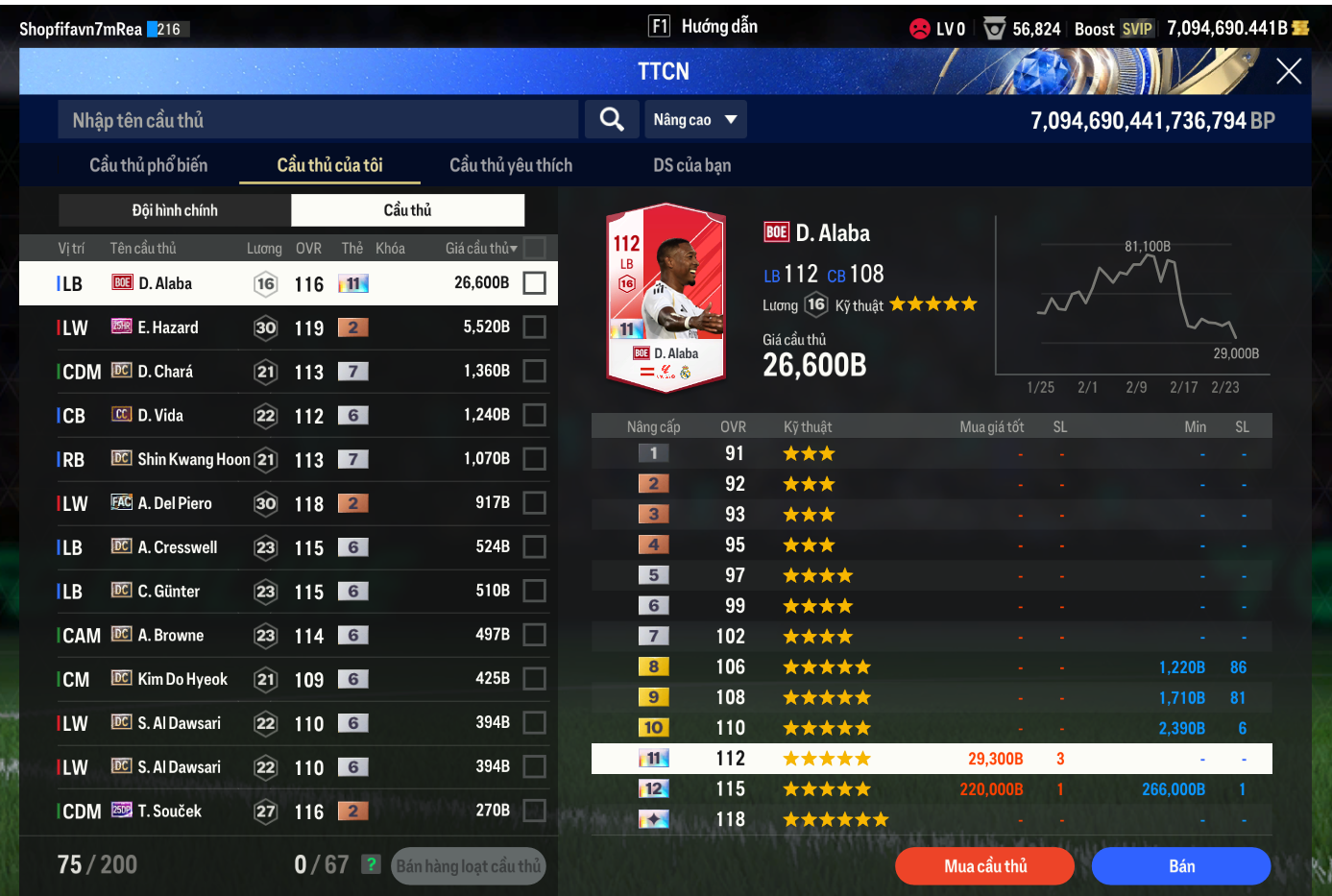Image resolution: width=1332 pixels, height=896 pixels.
Task: Open the Nâng cao dropdown
Action: (694, 120)
